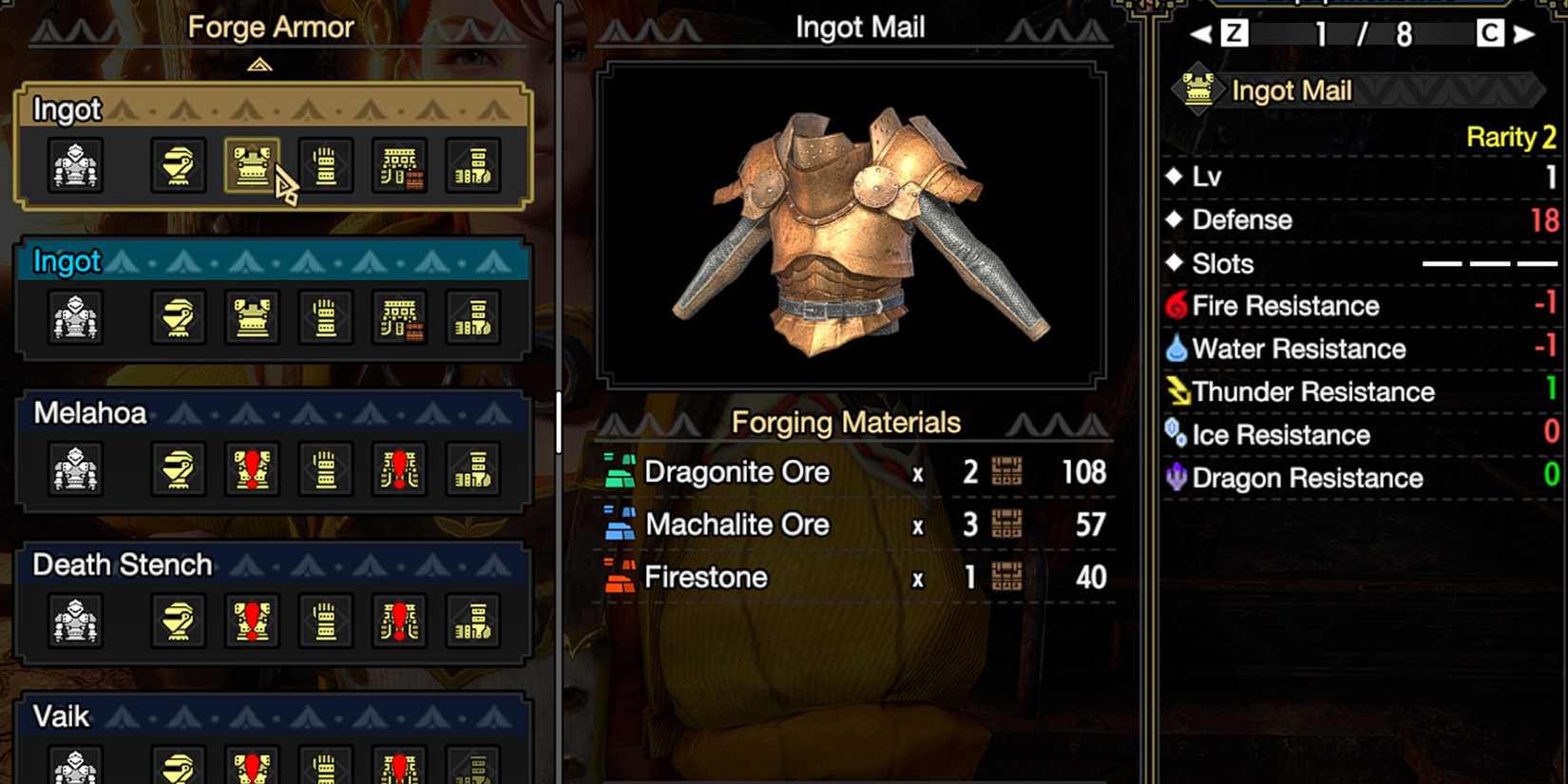The image size is (1568, 784).
Task: Click the Fire Resistance flame icon
Action: click(x=1176, y=305)
